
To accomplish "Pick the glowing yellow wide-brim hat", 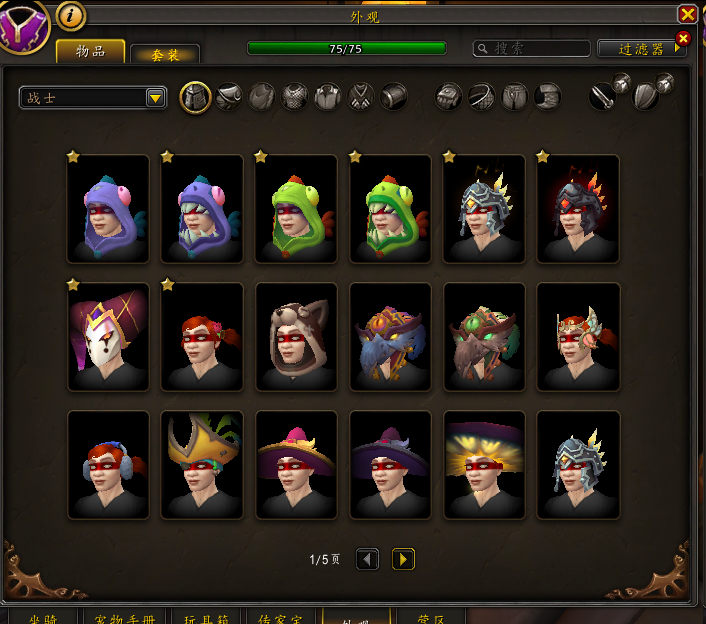I will [x=484, y=464].
